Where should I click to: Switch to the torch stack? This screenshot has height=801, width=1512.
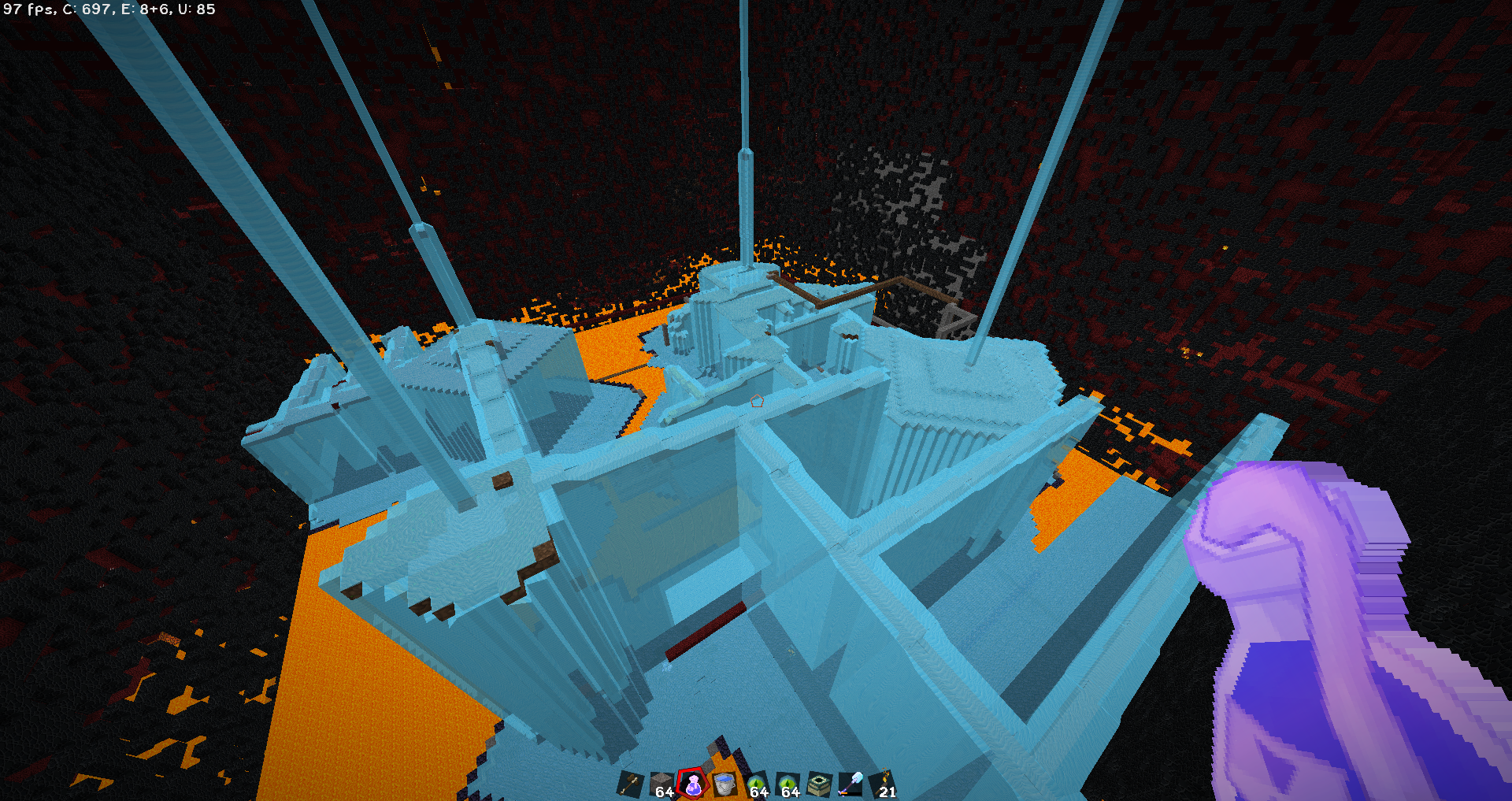pyautogui.click(x=884, y=784)
